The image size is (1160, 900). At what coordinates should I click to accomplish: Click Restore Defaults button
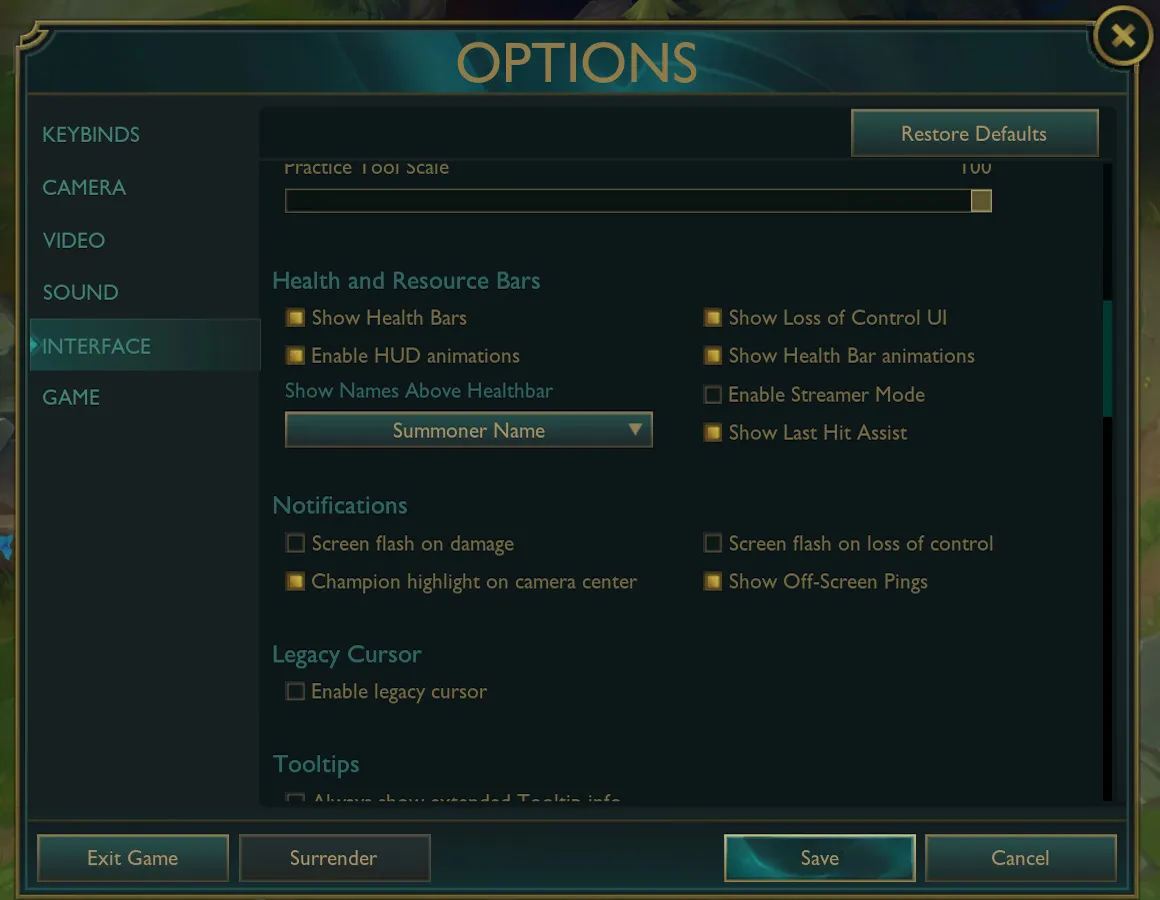[974, 134]
